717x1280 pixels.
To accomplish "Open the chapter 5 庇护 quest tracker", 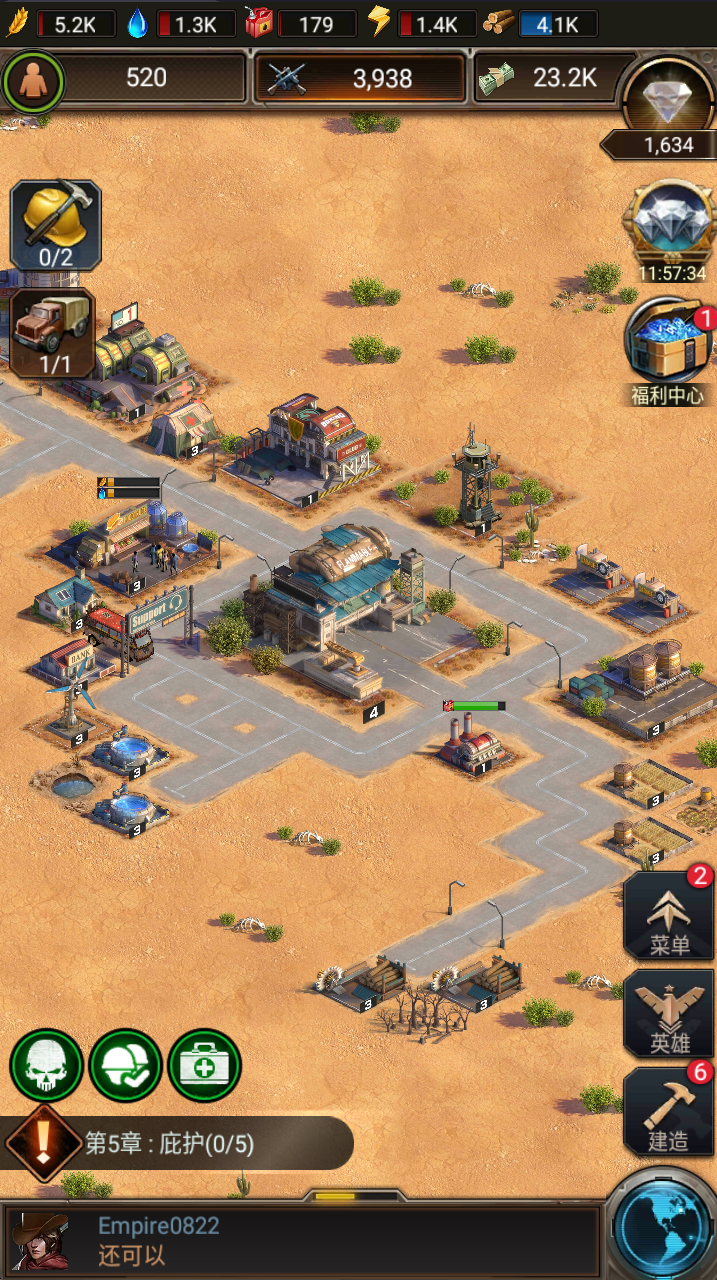I will [180, 1143].
